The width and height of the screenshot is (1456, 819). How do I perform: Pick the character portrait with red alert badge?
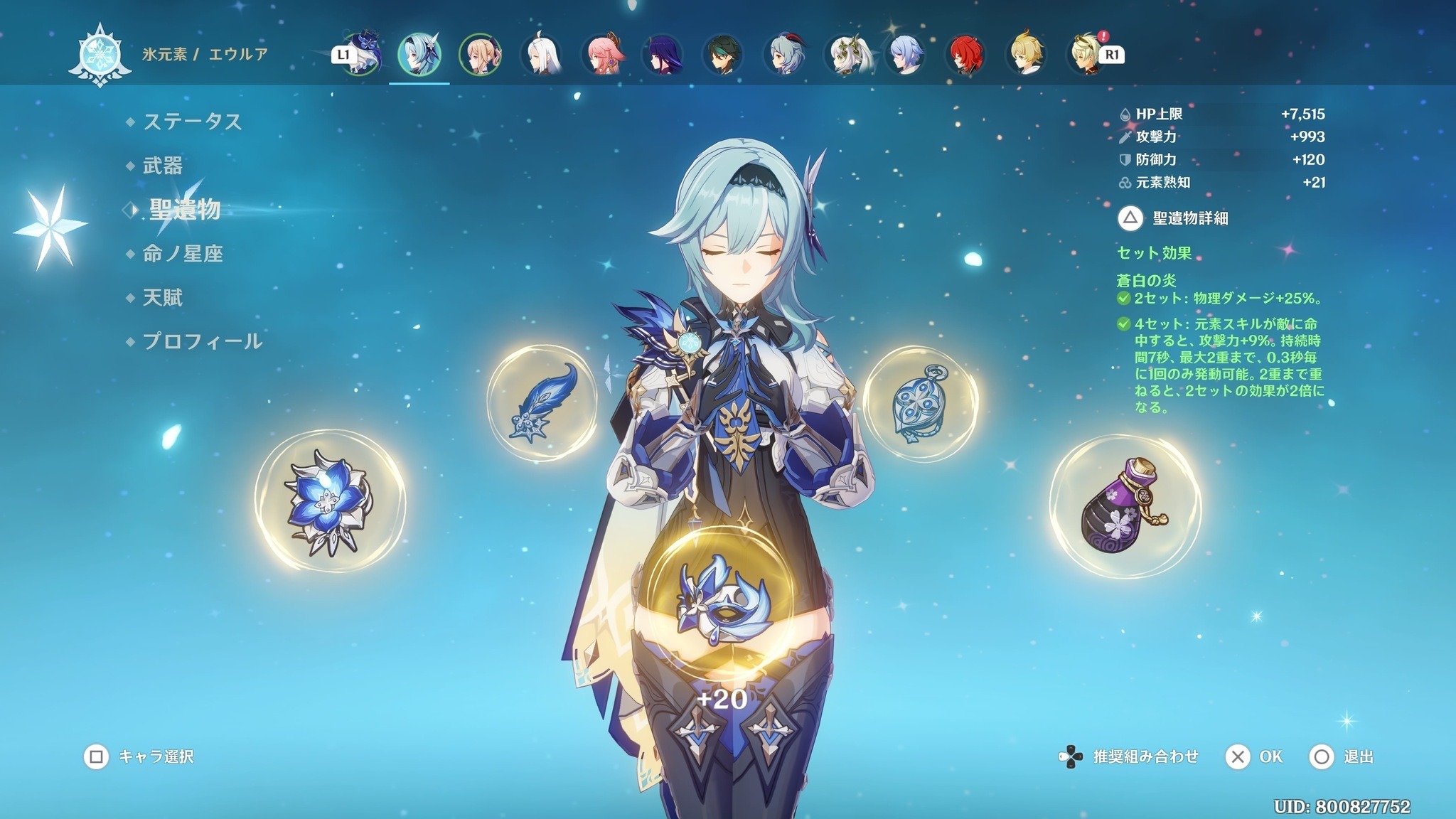(x=1086, y=54)
